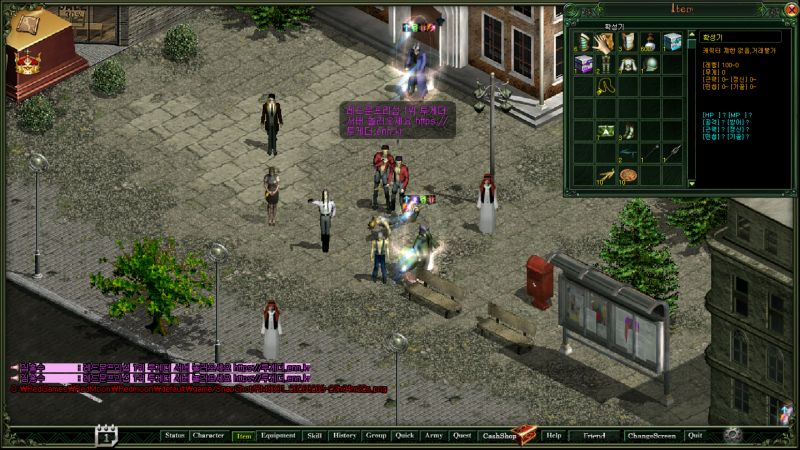View the Quest menu
The height and width of the screenshot is (450, 800).
point(462,436)
